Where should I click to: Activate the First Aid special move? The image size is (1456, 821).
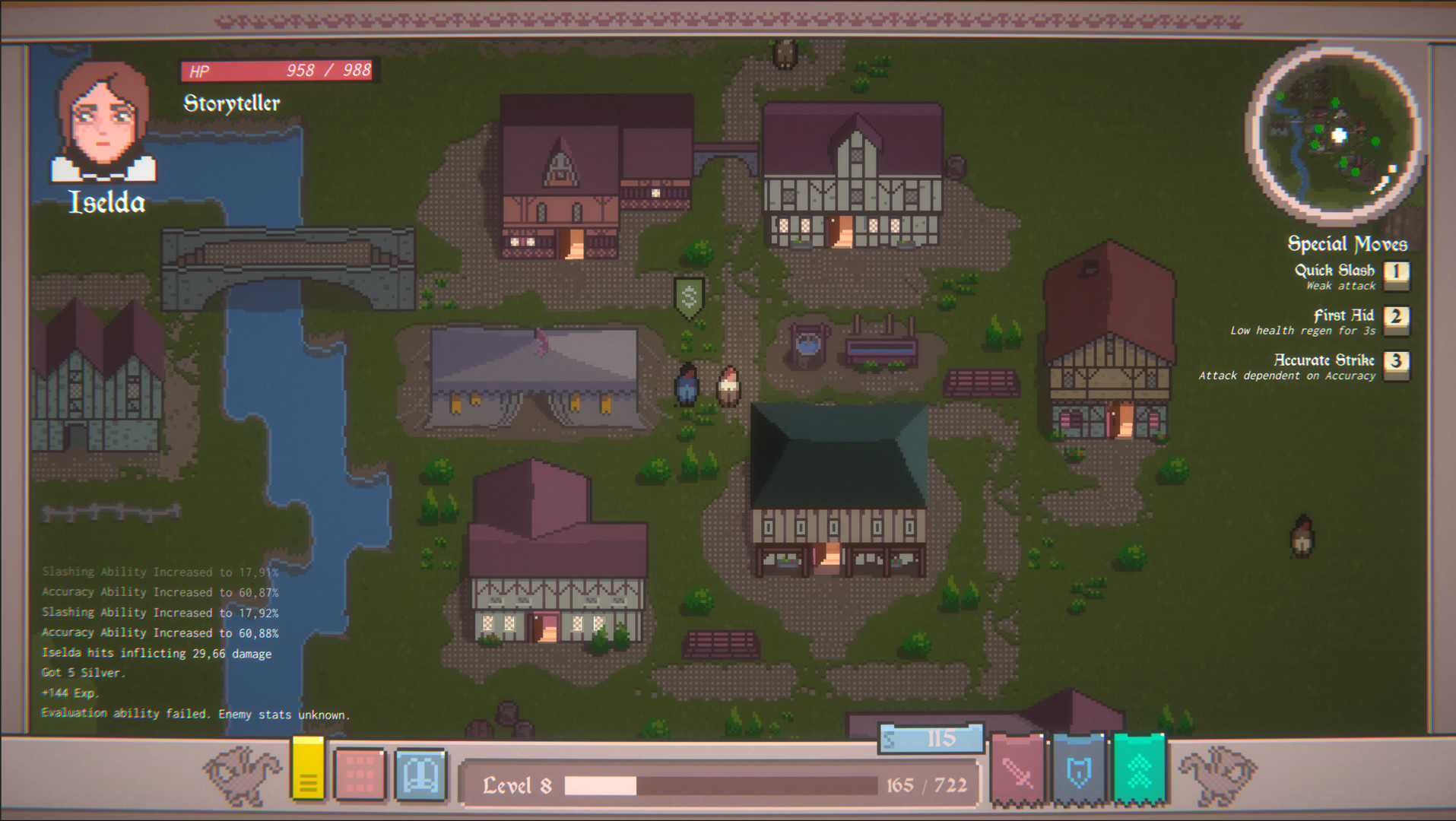pyautogui.click(x=1344, y=315)
